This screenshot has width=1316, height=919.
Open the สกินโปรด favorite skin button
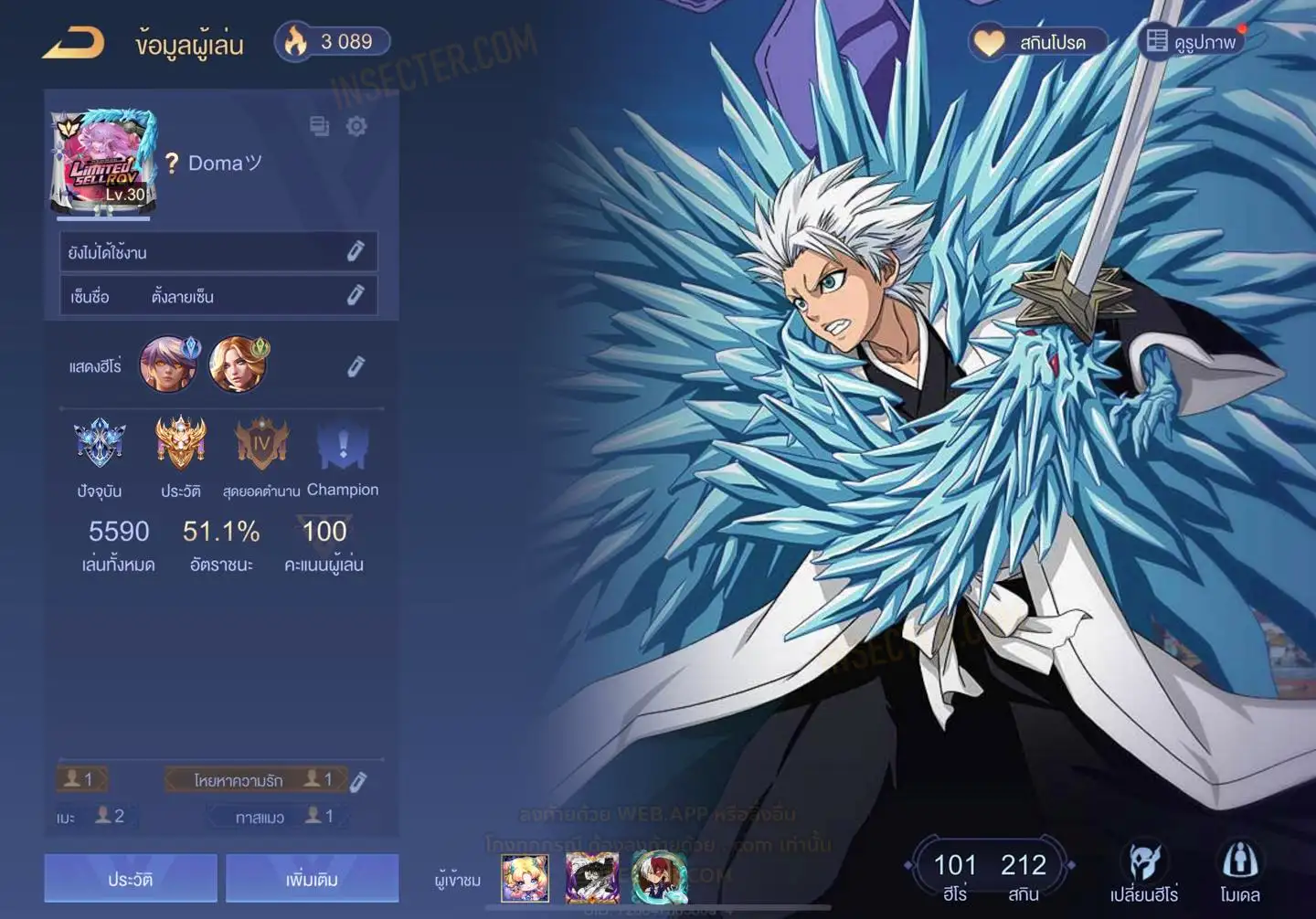point(1038,42)
